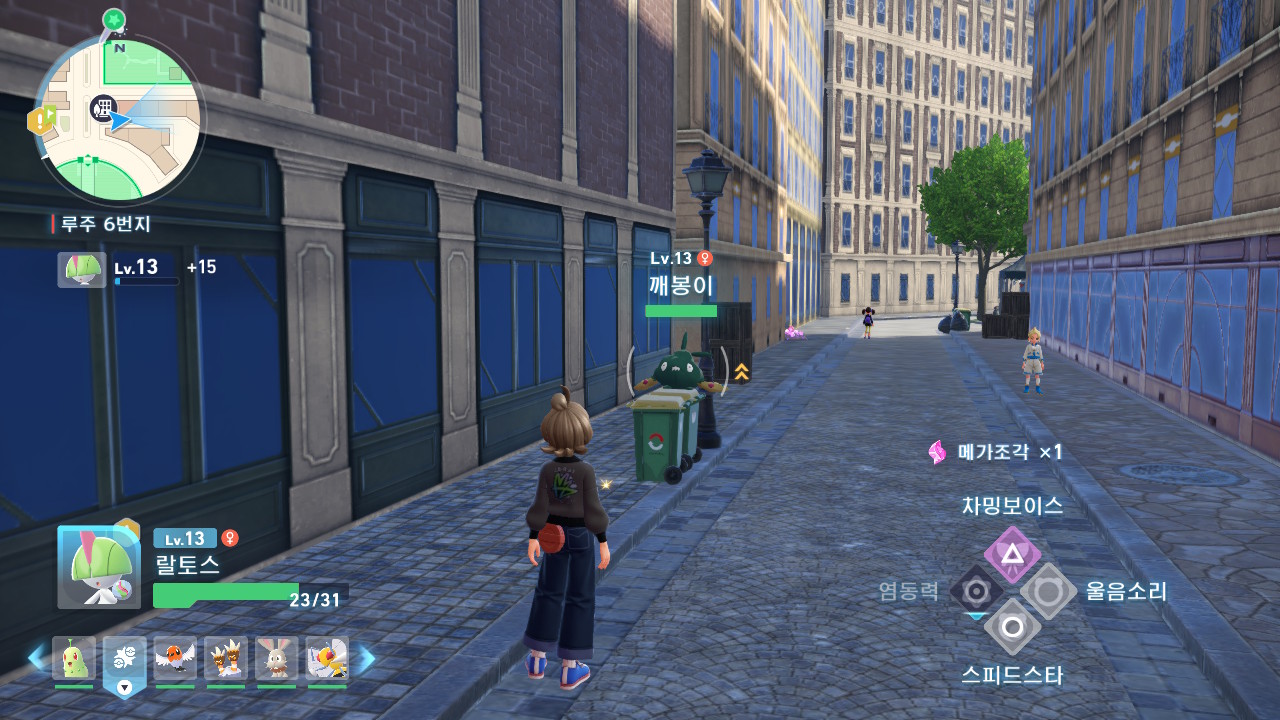Use the 스피드스타 move
This screenshot has height=720, width=1280.
click(1012, 627)
